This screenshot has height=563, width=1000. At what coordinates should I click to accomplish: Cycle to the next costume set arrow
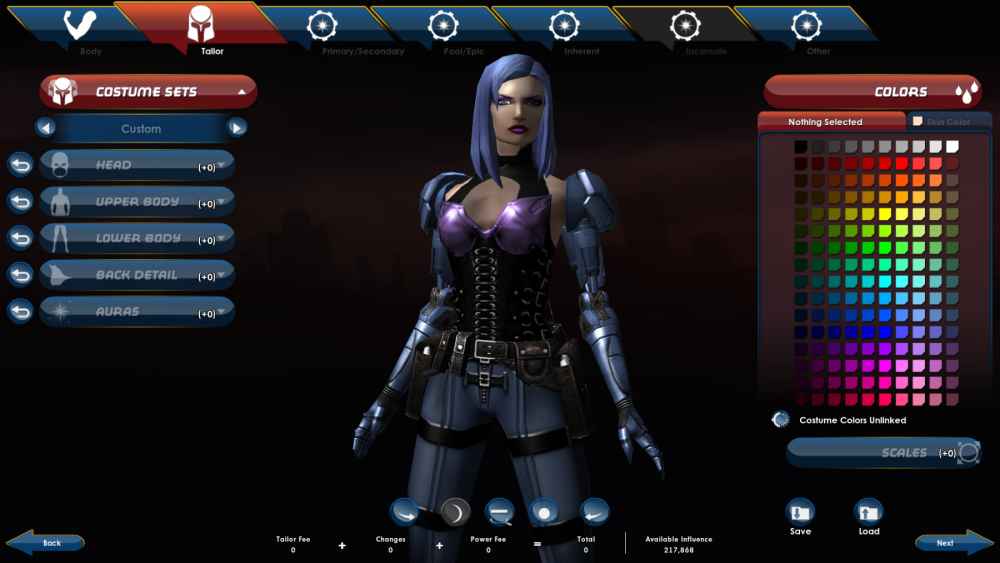coord(237,128)
